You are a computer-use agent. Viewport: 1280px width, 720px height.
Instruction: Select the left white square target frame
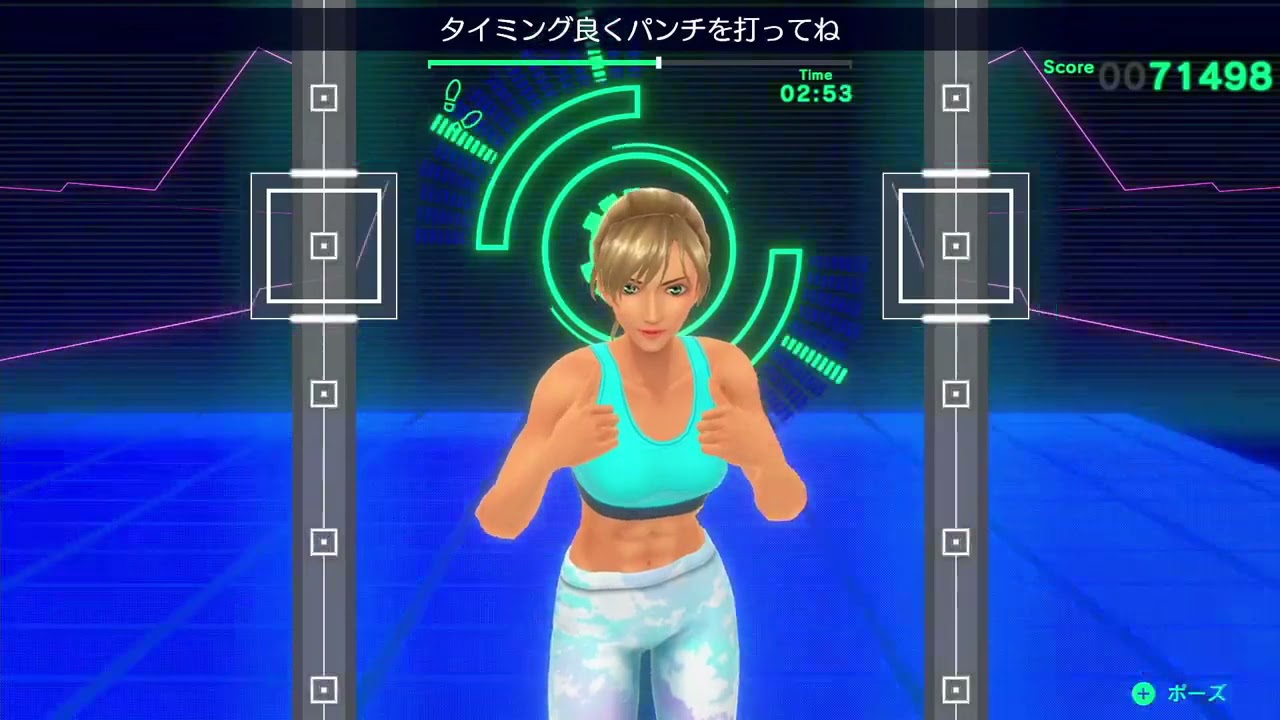coord(322,244)
